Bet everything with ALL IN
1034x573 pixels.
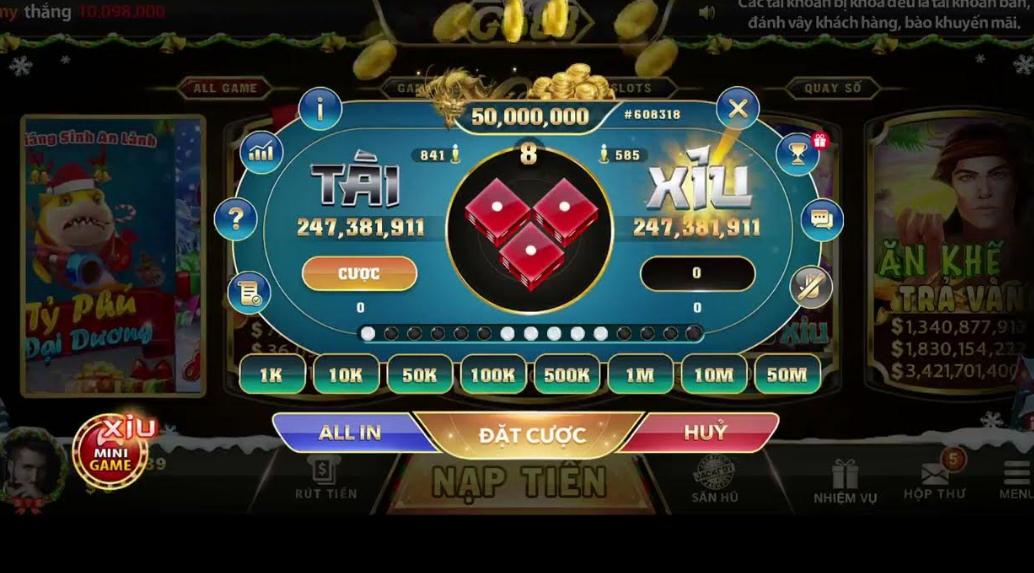point(349,433)
